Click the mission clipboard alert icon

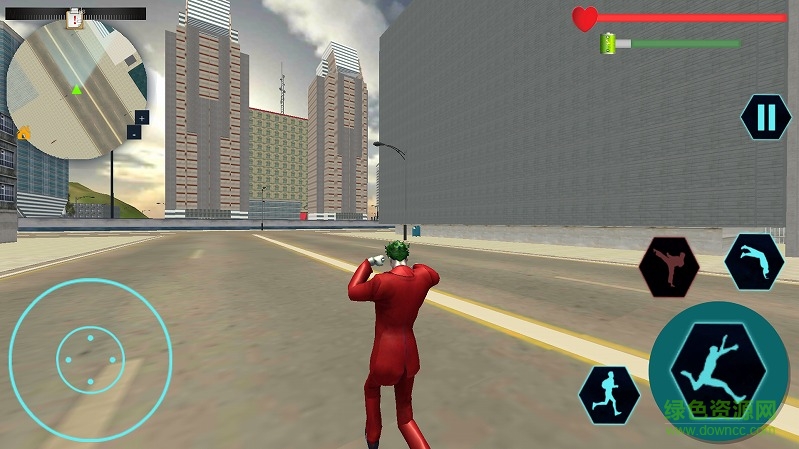[74, 16]
